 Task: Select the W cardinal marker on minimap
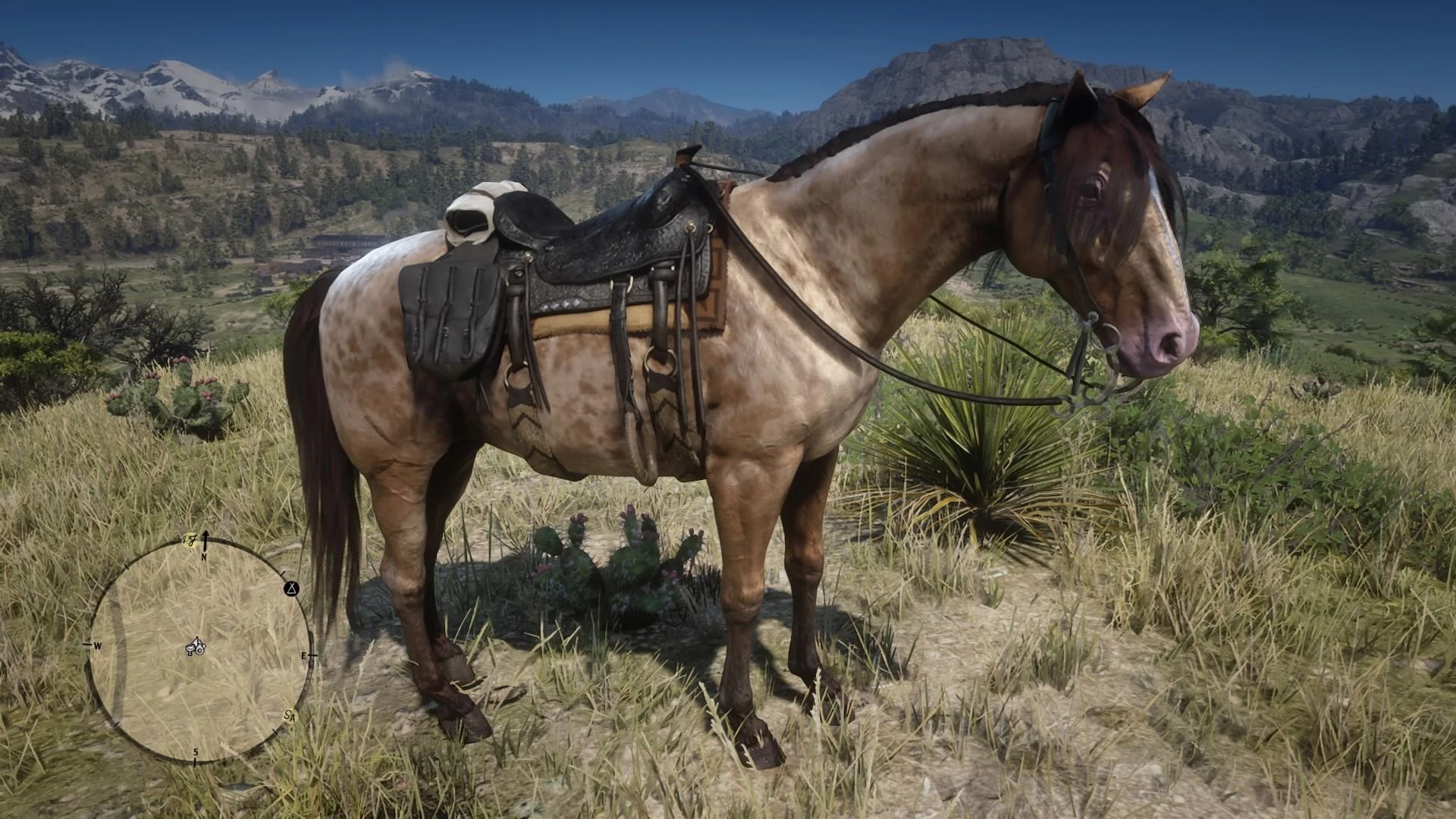[x=97, y=646]
